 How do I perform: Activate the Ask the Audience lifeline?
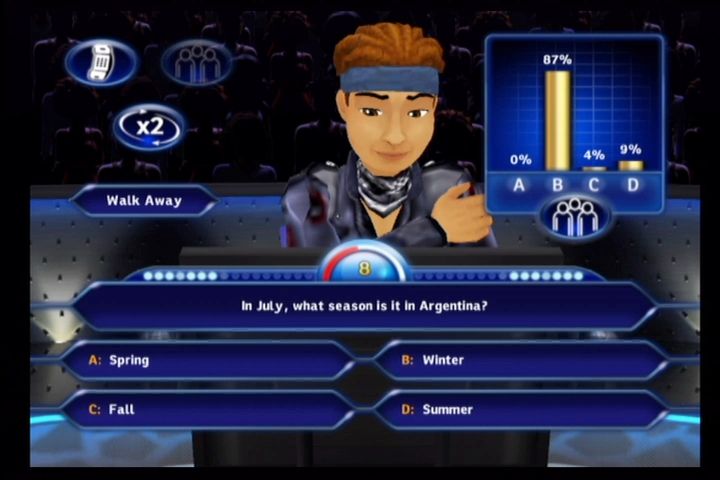pos(196,63)
